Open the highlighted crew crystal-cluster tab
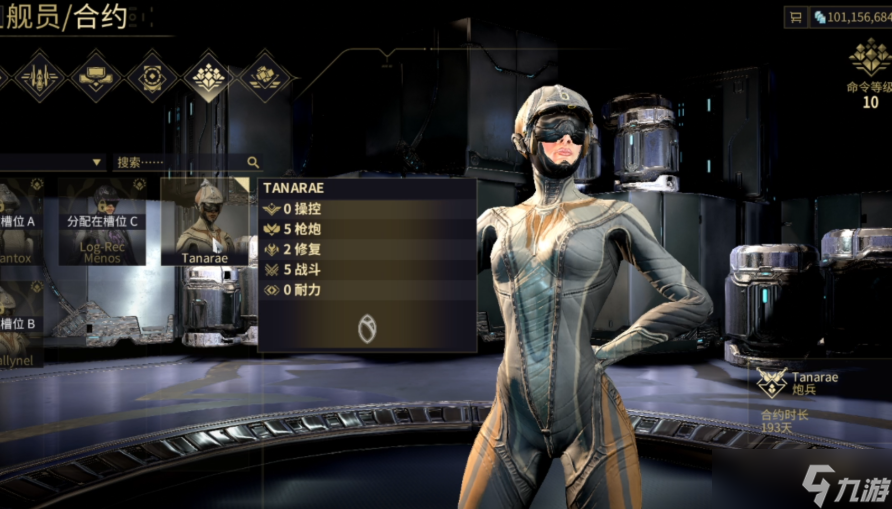 [x=209, y=76]
